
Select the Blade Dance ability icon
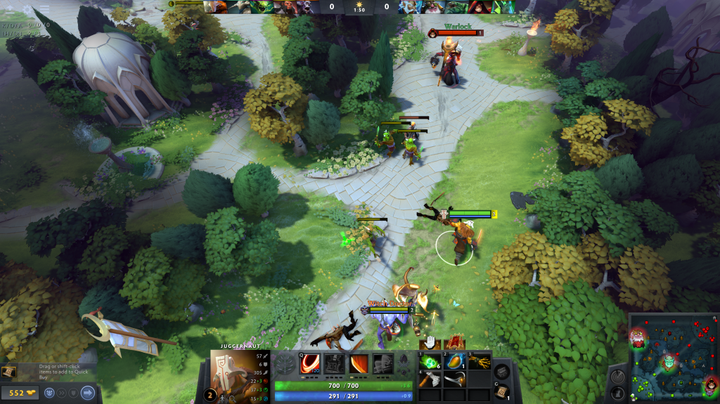pos(359,364)
